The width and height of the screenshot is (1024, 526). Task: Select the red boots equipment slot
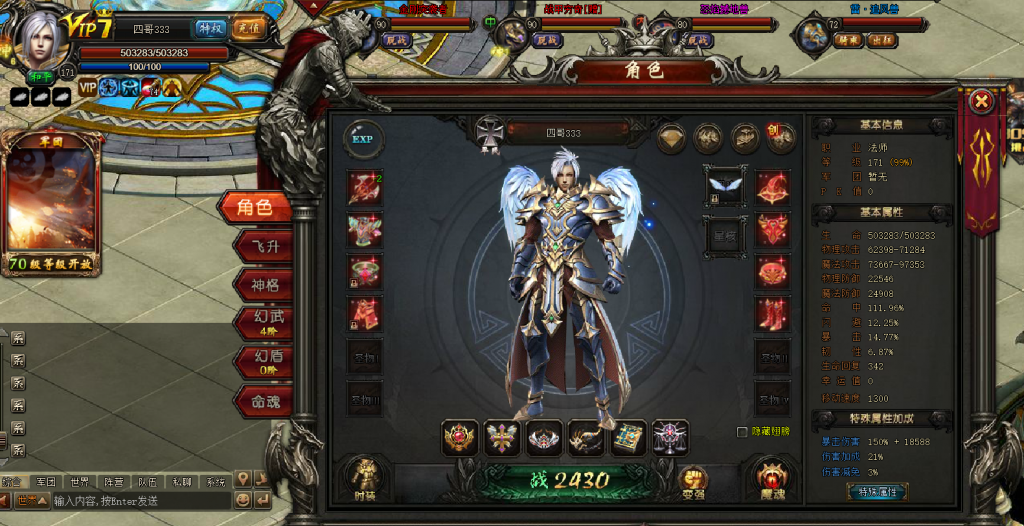pos(772,313)
